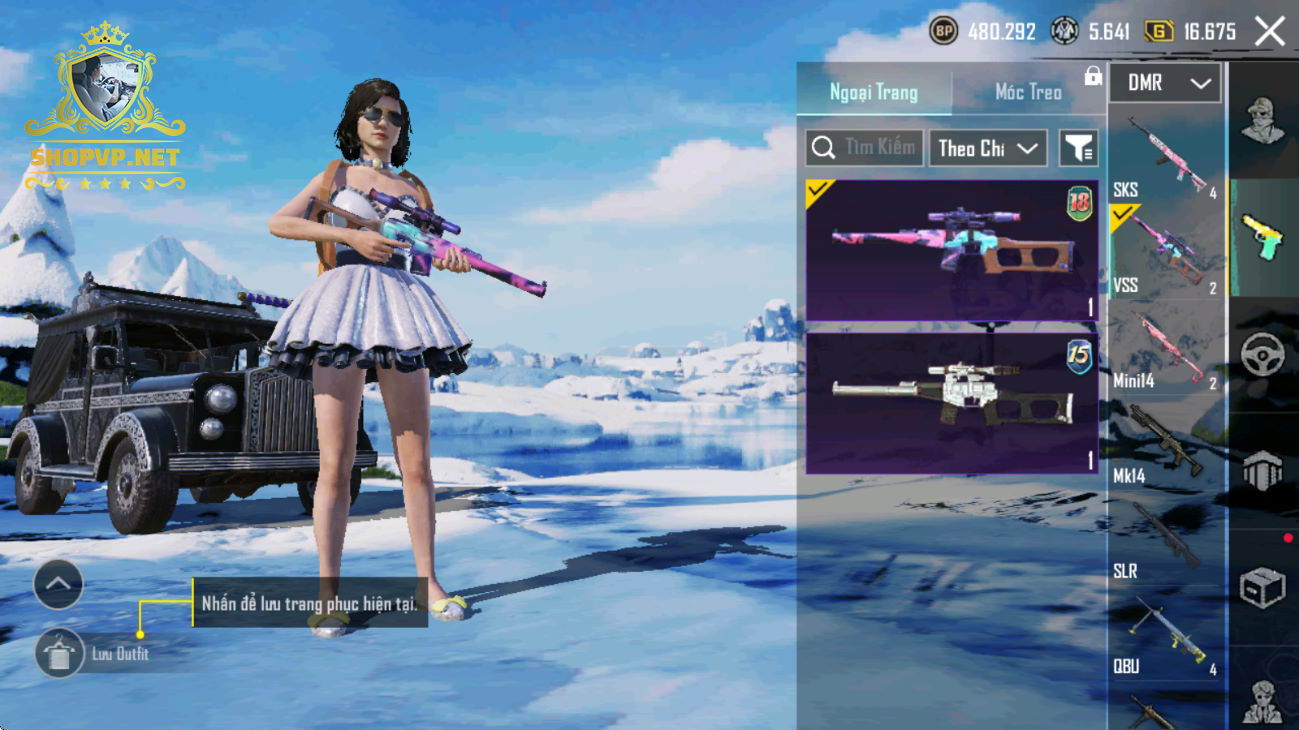Select the pink and blue VSS skin card
The height and width of the screenshot is (730, 1299).
point(951,250)
